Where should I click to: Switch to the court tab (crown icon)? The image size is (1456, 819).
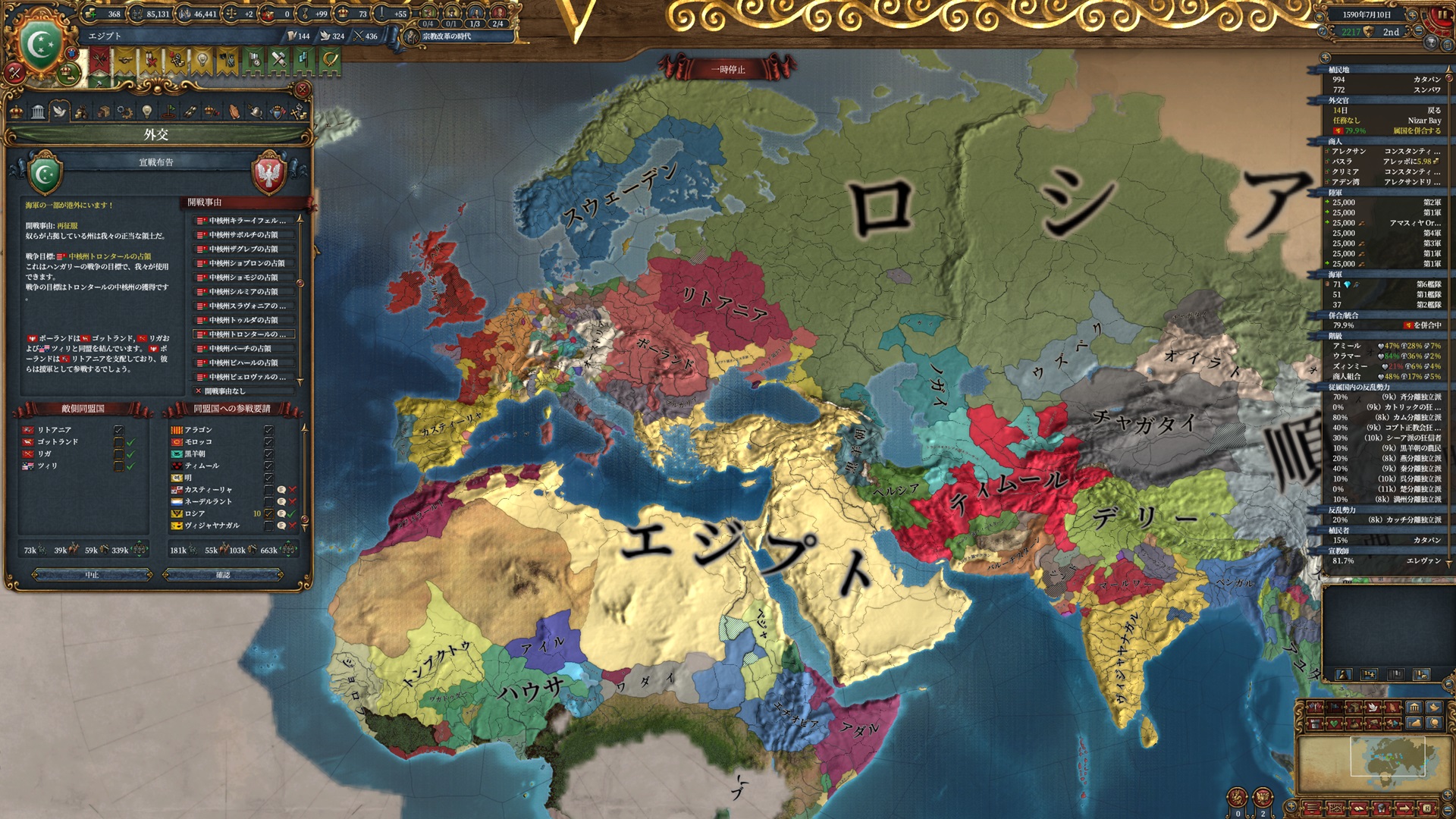point(17,112)
